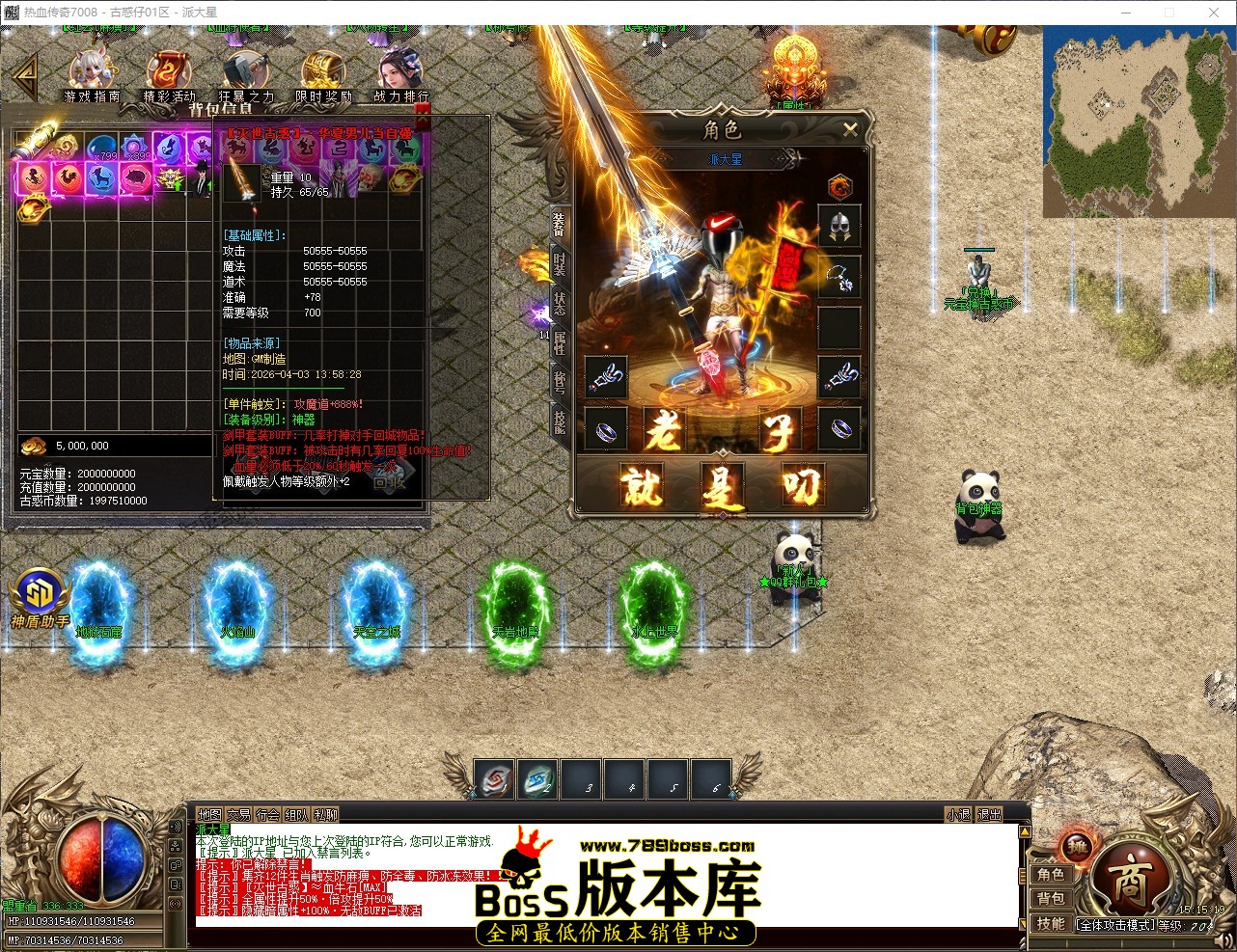Click the 小退 button above the chat
This screenshot has width=1237, height=952.
[x=956, y=813]
